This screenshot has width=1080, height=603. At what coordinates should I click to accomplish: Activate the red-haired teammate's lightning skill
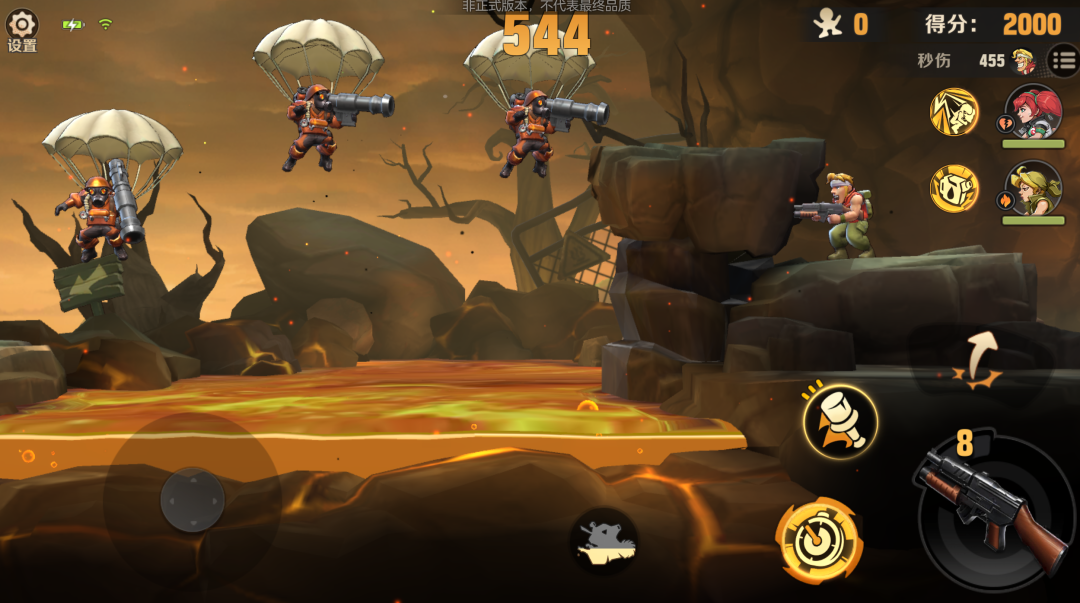[x=954, y=112]
